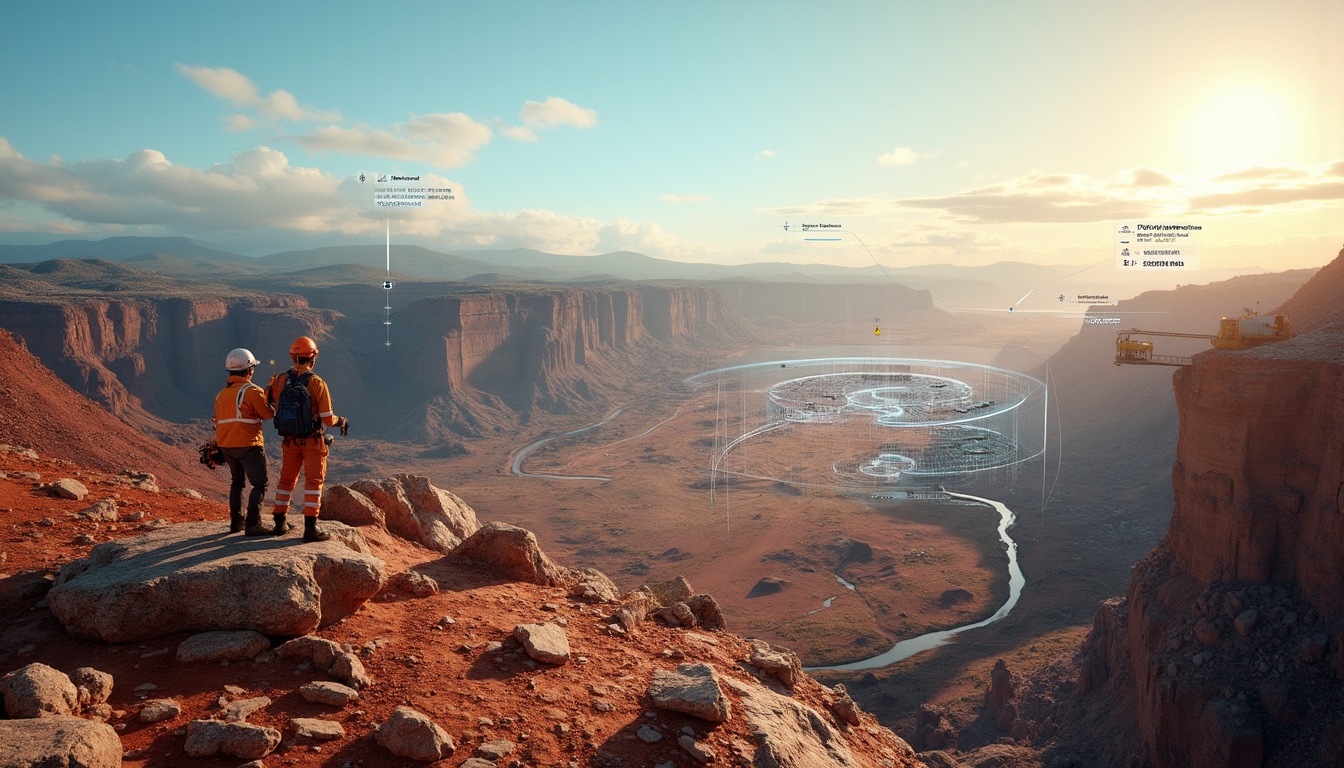The height and width of the screenshot is (768, 1344).
Task: Click the white marker node on the vertical line
Action: tap(387, 285)
